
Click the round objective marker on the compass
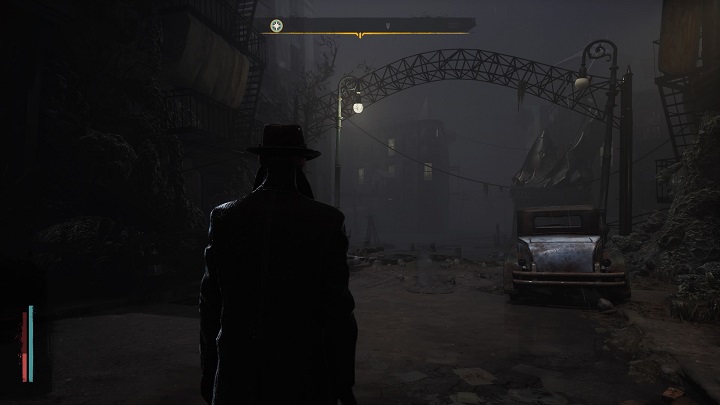point(276,25)
